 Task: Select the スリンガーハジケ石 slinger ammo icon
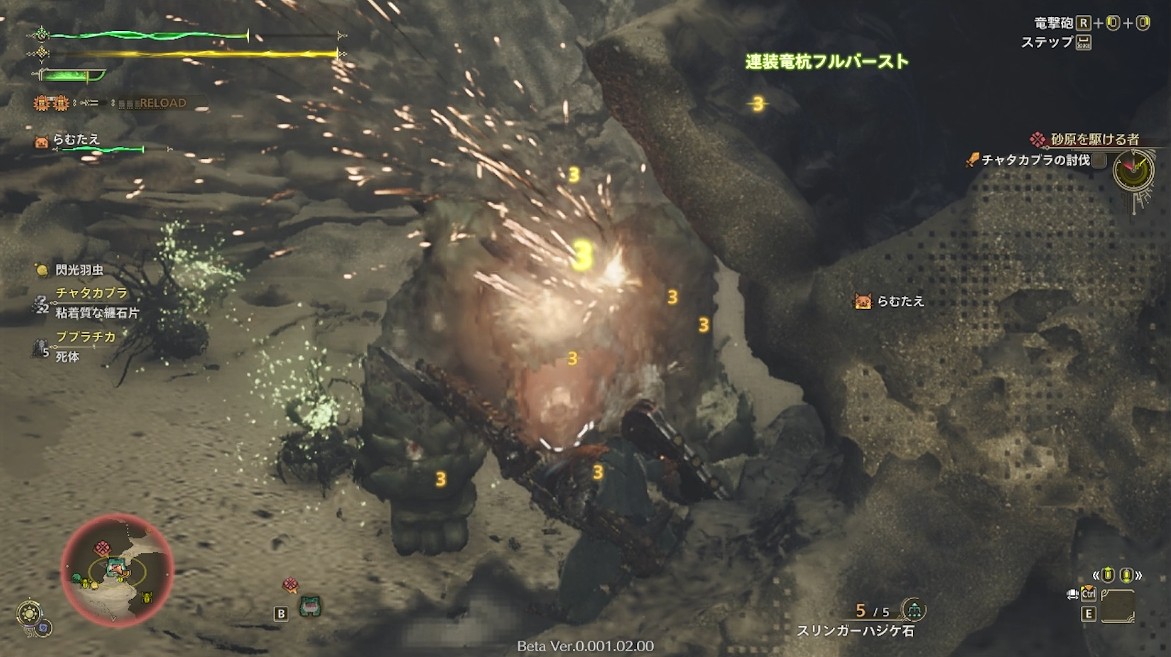click(x=913, y=609)
